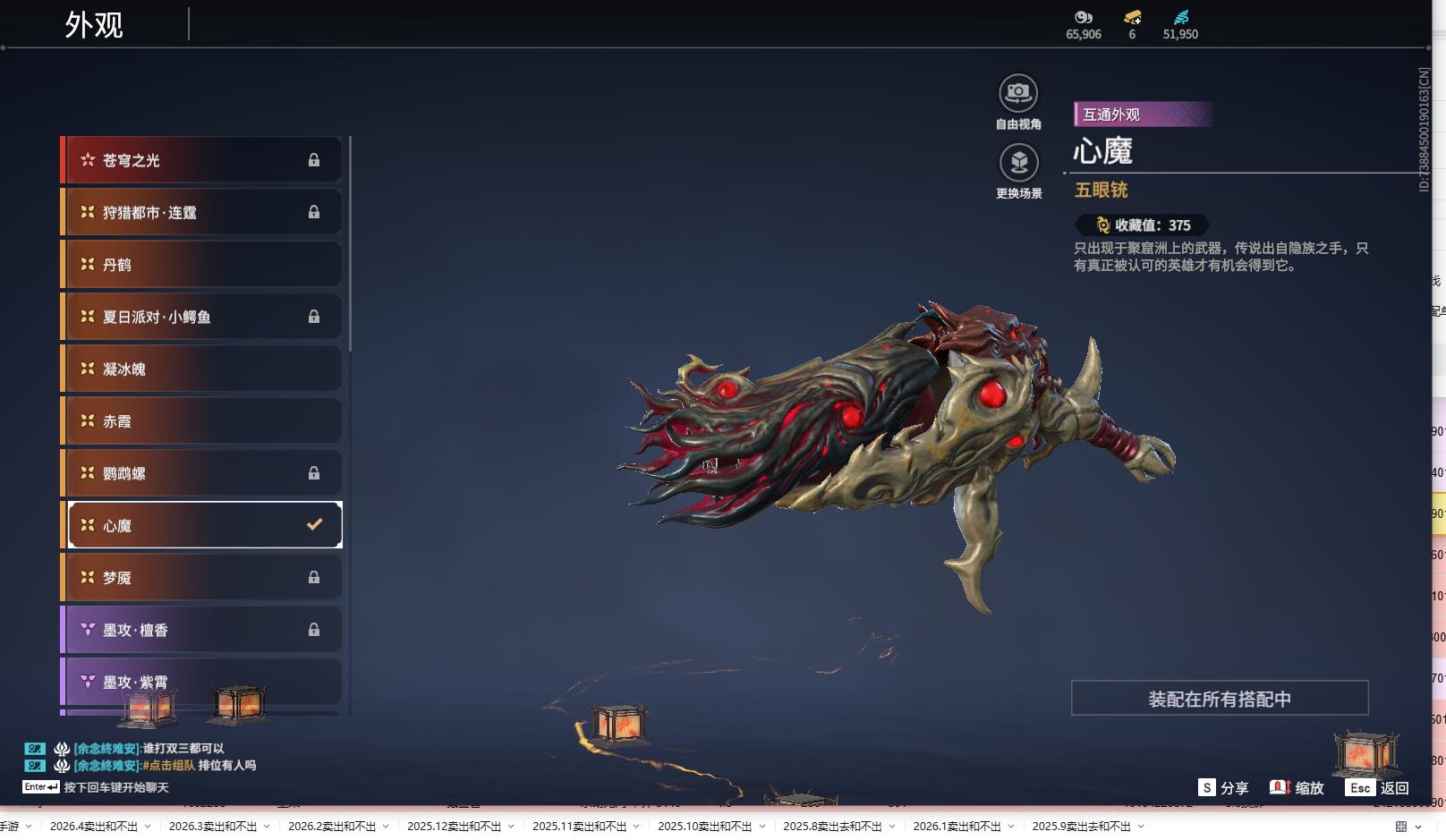Viewport: 1446px width, 840px height.
Task: Pick the 夏日派对·小鳄鱼 skin
Action: (202, 317)
